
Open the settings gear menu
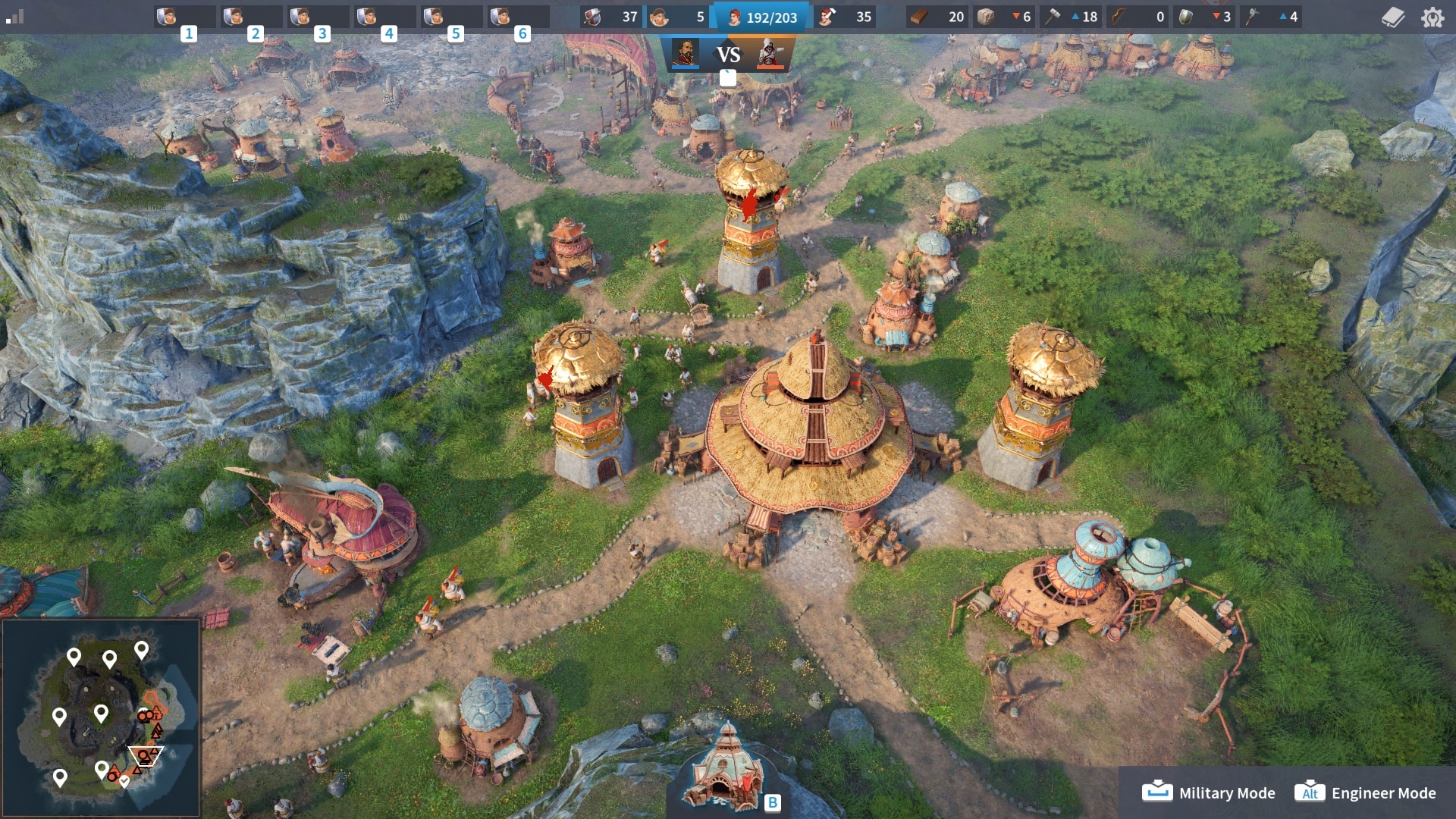[x=1432, y=17]
